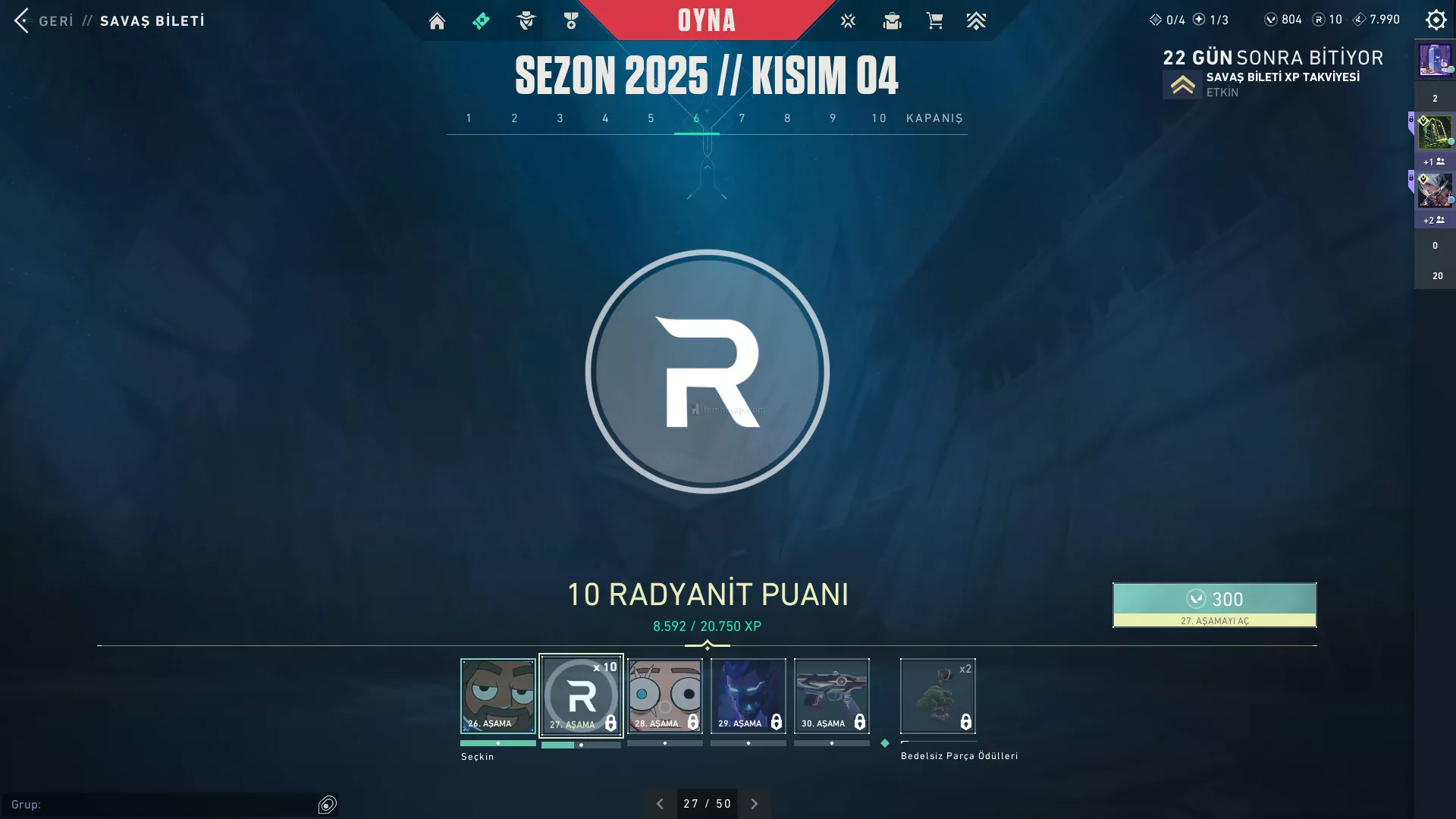The width and height of the screenshot is (1456, 819).
Task: Open the store shopping cart icon
Action: tap(934, 21)
